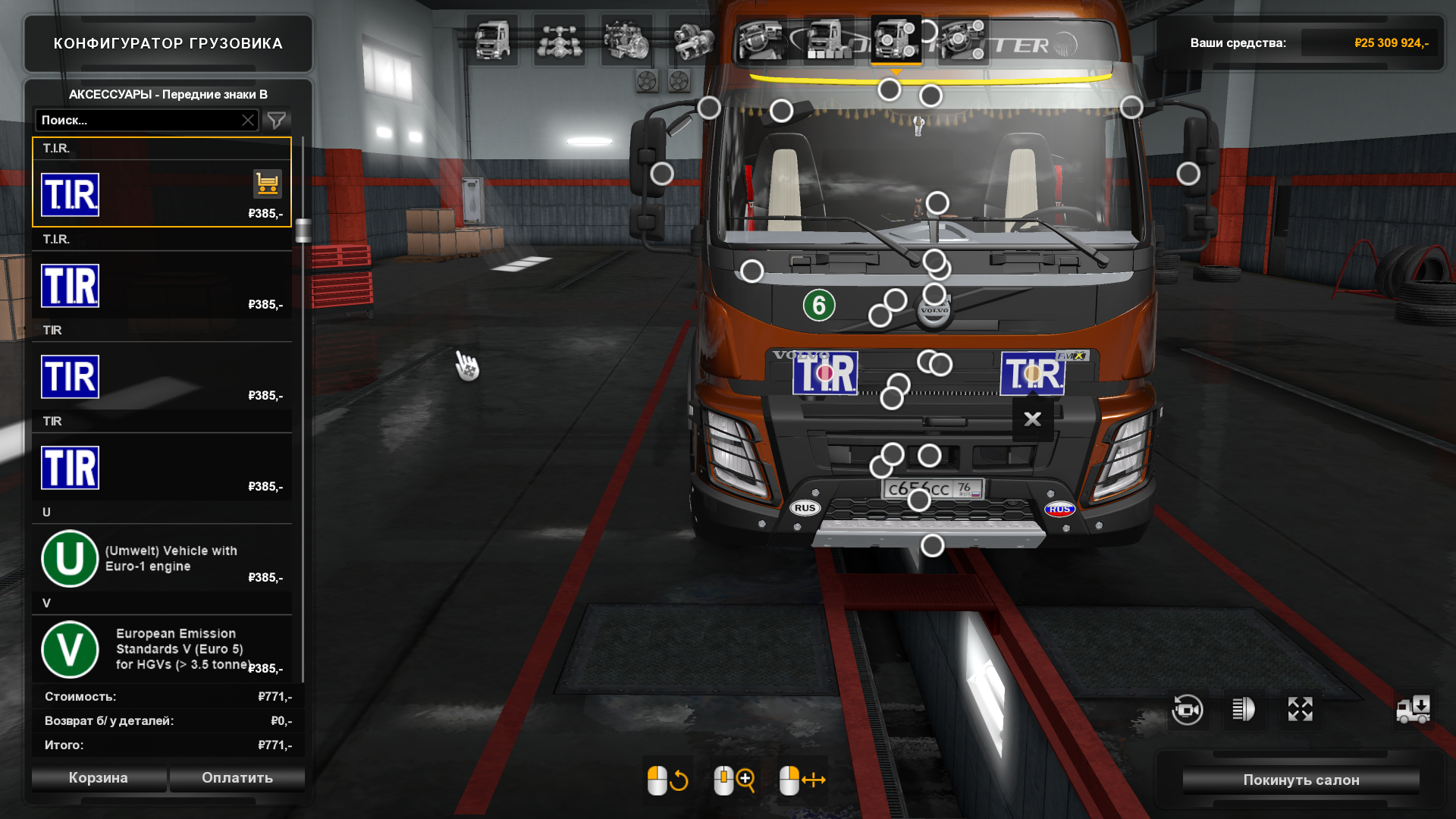1456x819 pixels.
Task: Click the Поиск search field
Action: click(x=138, y=120)
